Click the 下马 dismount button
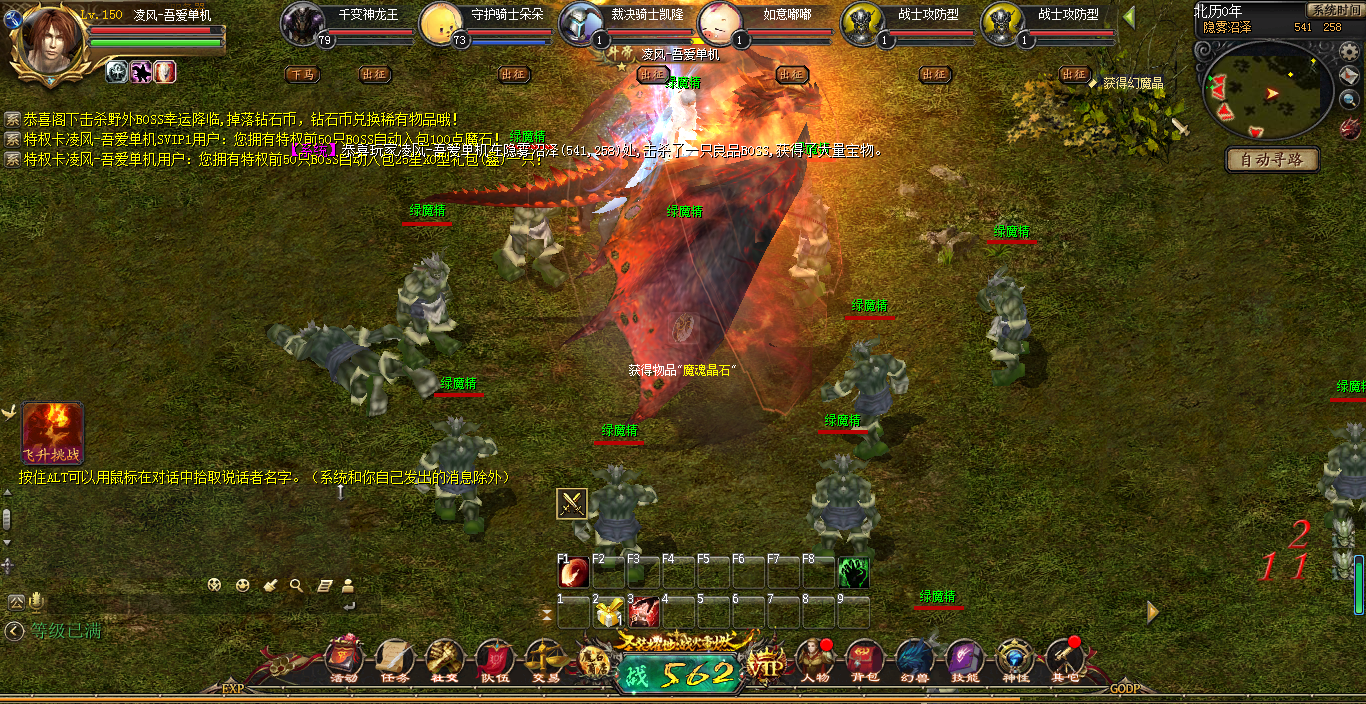Image resolution: width=1366 pixels, height=704 pixels. click(x=302, y=74)
